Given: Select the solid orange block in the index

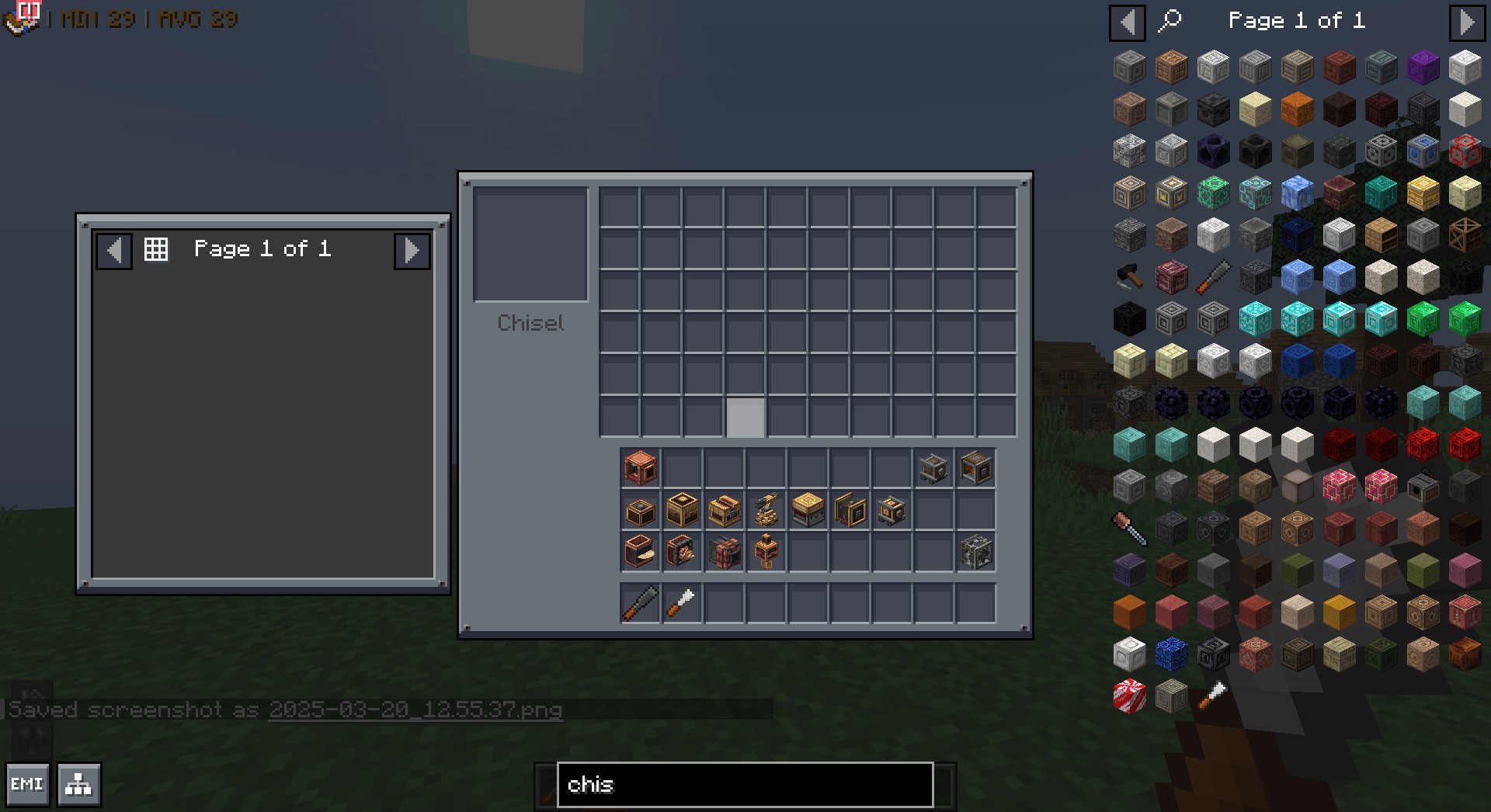Looking at the screenshot, I should pos(1129,612).
